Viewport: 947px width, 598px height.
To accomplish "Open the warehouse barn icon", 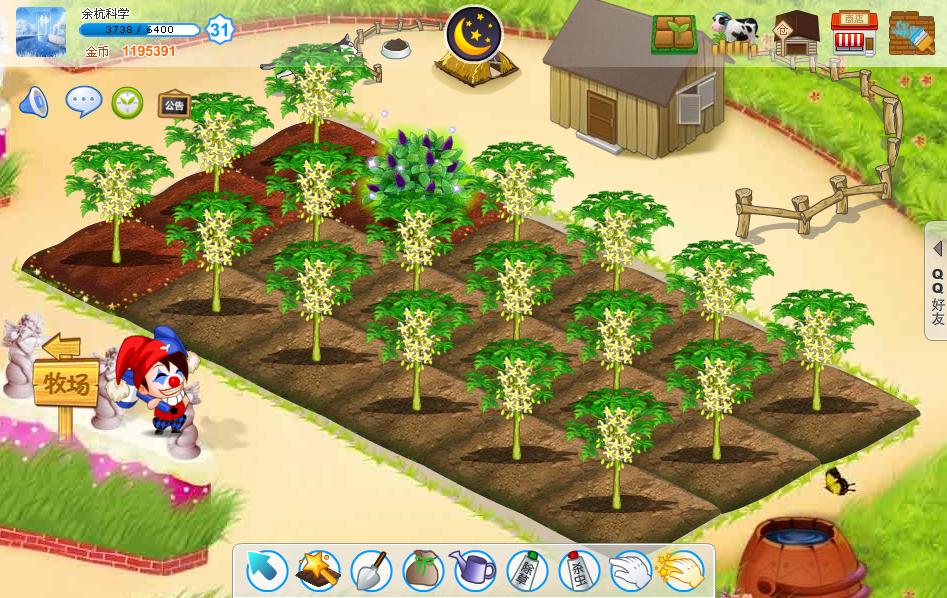I will 796,34.
